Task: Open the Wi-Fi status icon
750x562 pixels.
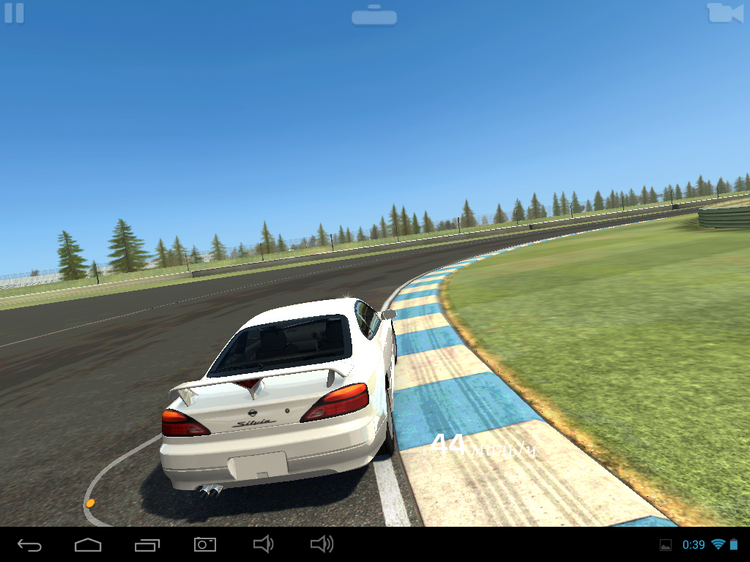Action: [717, 545]
